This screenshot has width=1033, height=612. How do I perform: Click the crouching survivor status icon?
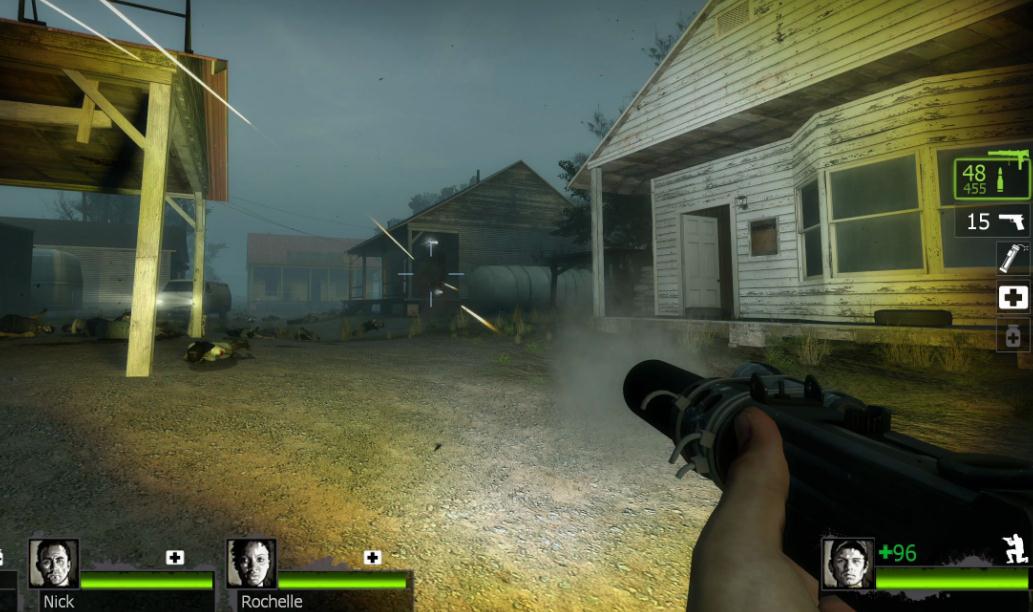tap(1016, 550)
